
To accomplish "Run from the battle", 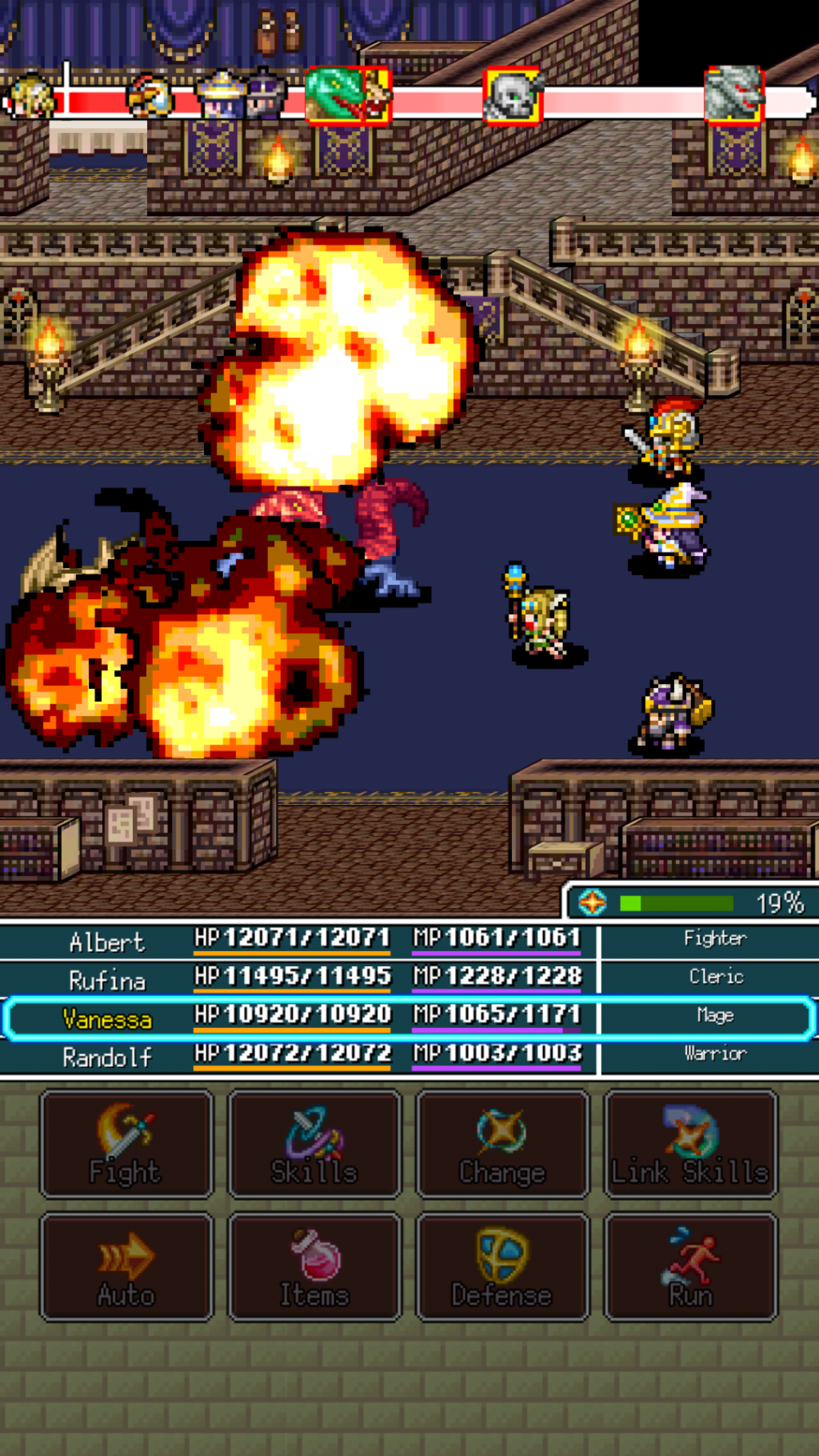I will coord(690,1268).
